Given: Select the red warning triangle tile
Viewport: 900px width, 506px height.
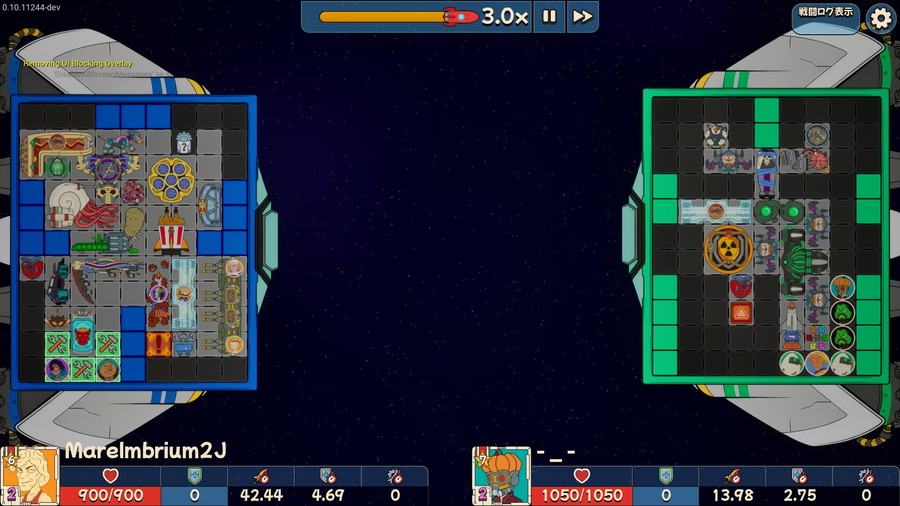Looking at the screenshot, I should tap(741, 313).
